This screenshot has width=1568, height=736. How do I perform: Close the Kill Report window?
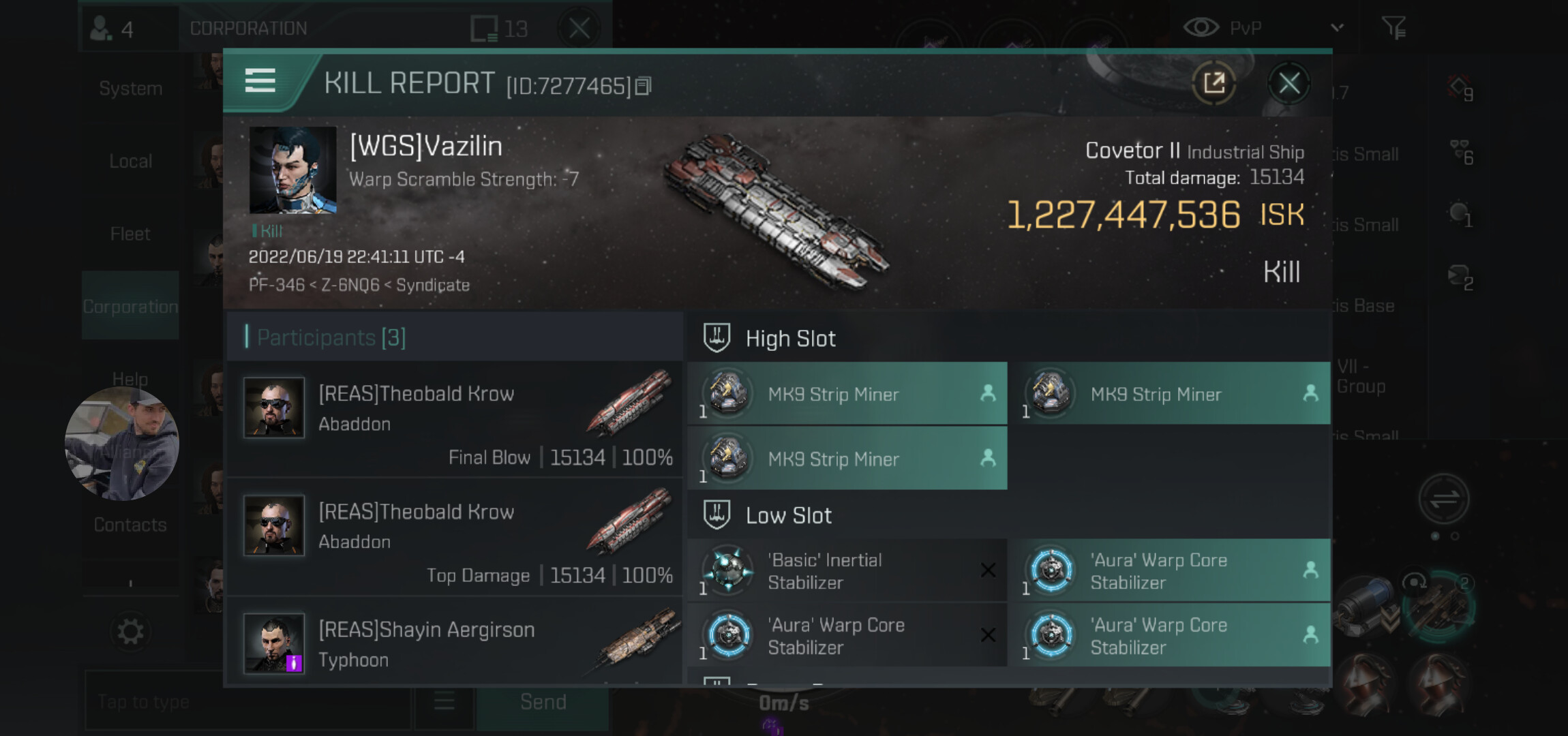(x=1288, y=84)
